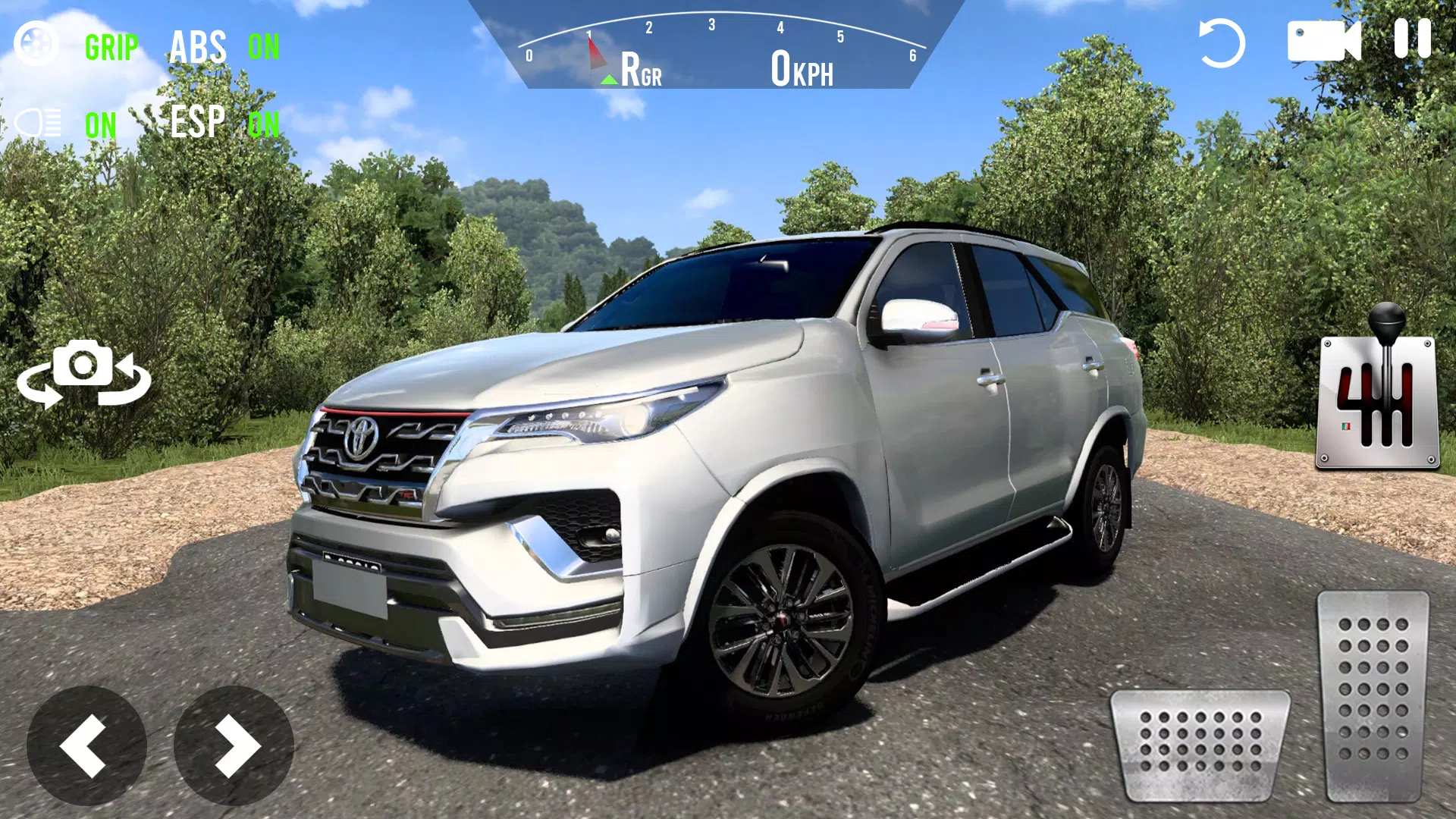Tap the headlight icon

tap(38, 121)
